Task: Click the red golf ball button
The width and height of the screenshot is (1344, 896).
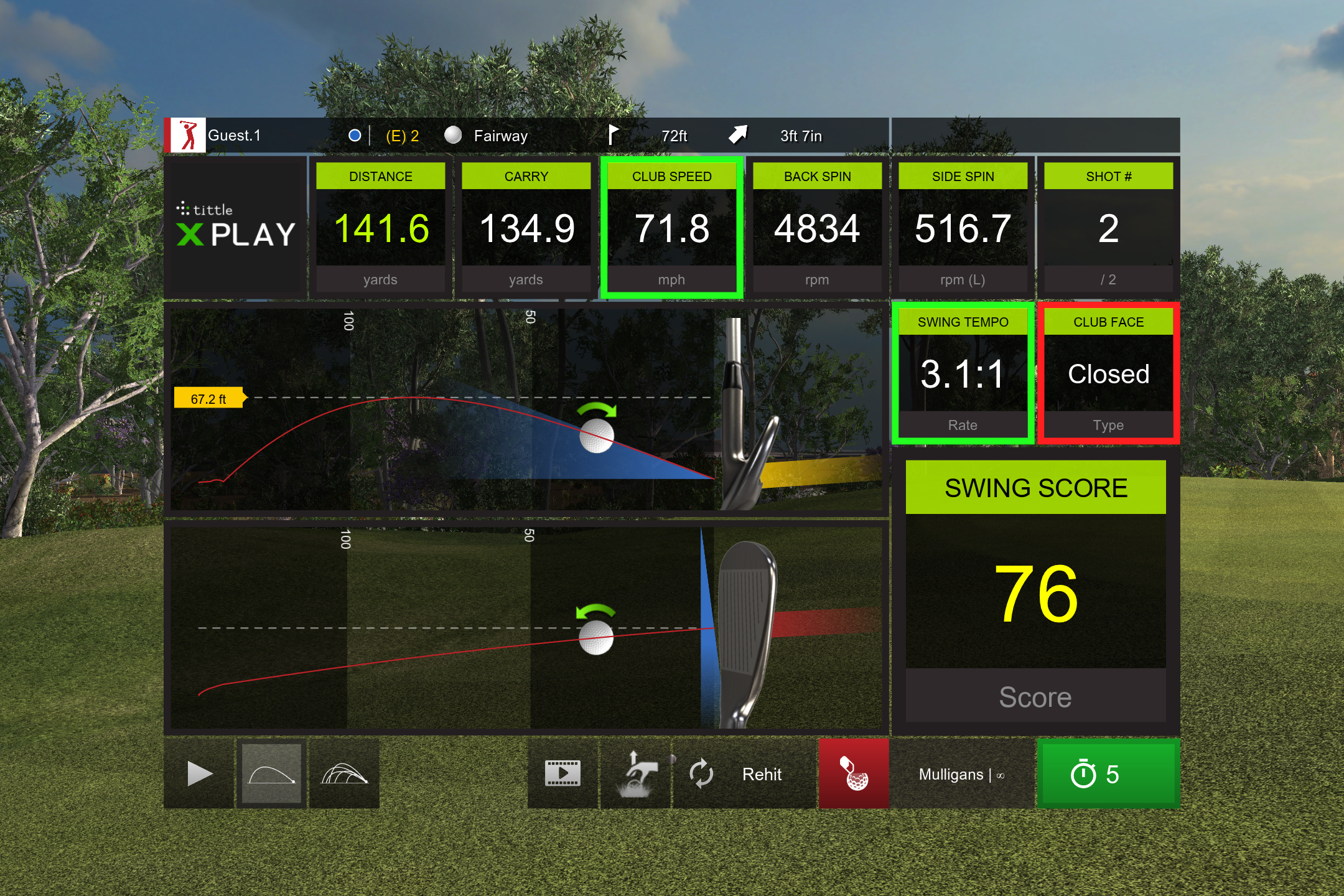Action: coord(854,774)
